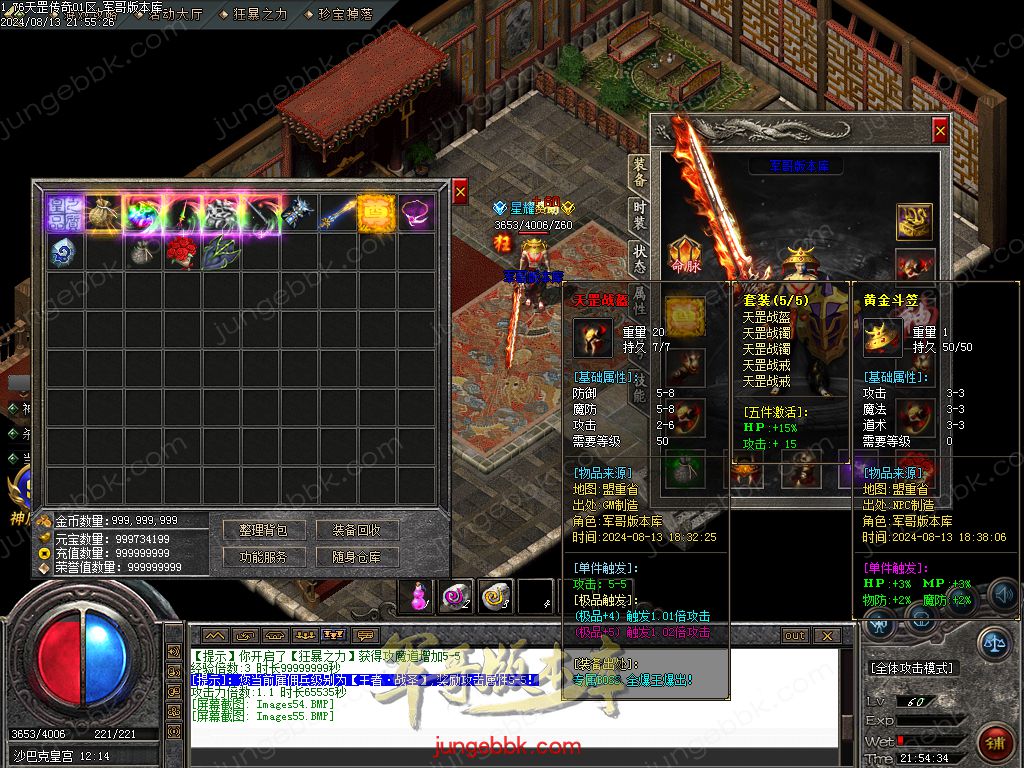The height and width of the screenshot is (768, 1024).
Task: Close the inventory bag window
Action: 460,190
